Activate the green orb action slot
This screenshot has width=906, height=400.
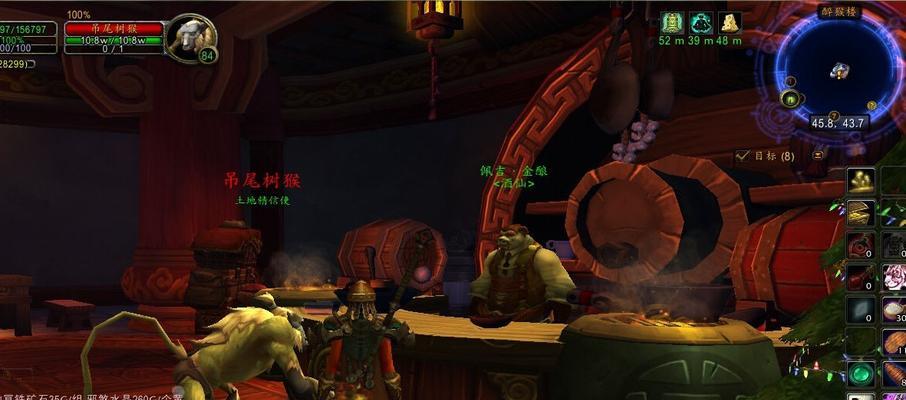coord(861,375)
